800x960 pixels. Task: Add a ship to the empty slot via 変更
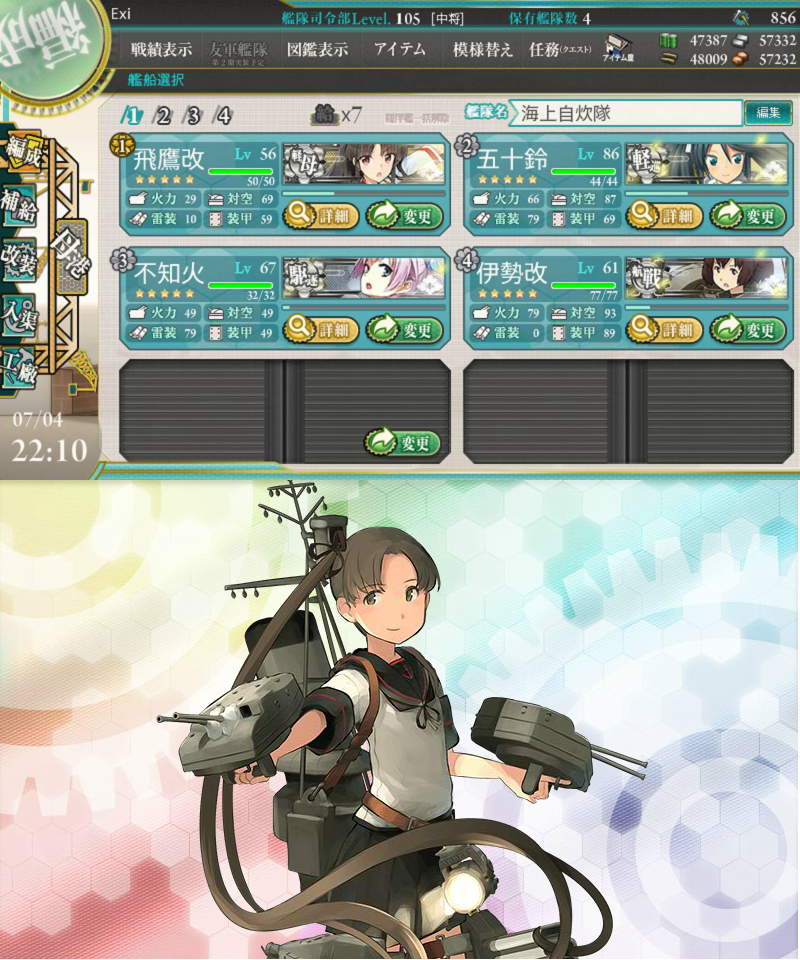(x=404, y=443)
